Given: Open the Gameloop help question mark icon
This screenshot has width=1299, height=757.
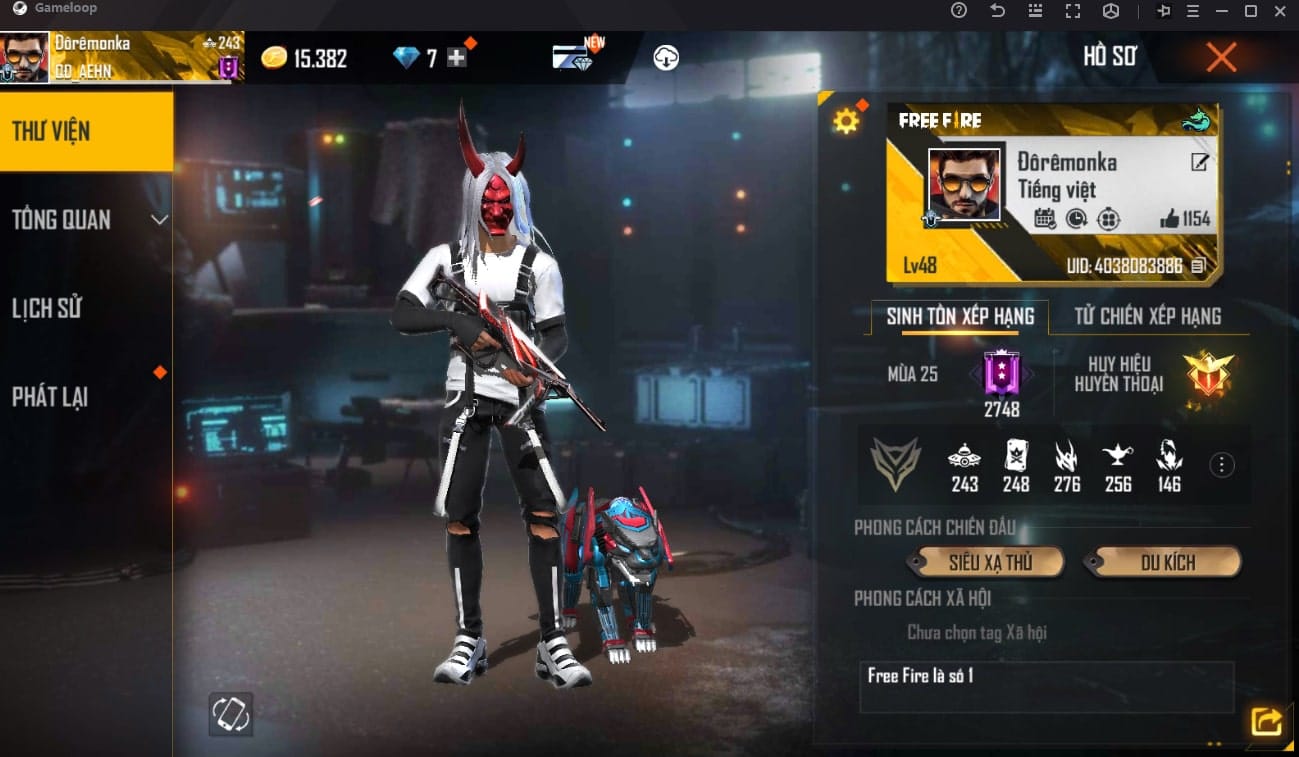Looking at the screenshot, I should pyautogui.click(x=957, y=11).
